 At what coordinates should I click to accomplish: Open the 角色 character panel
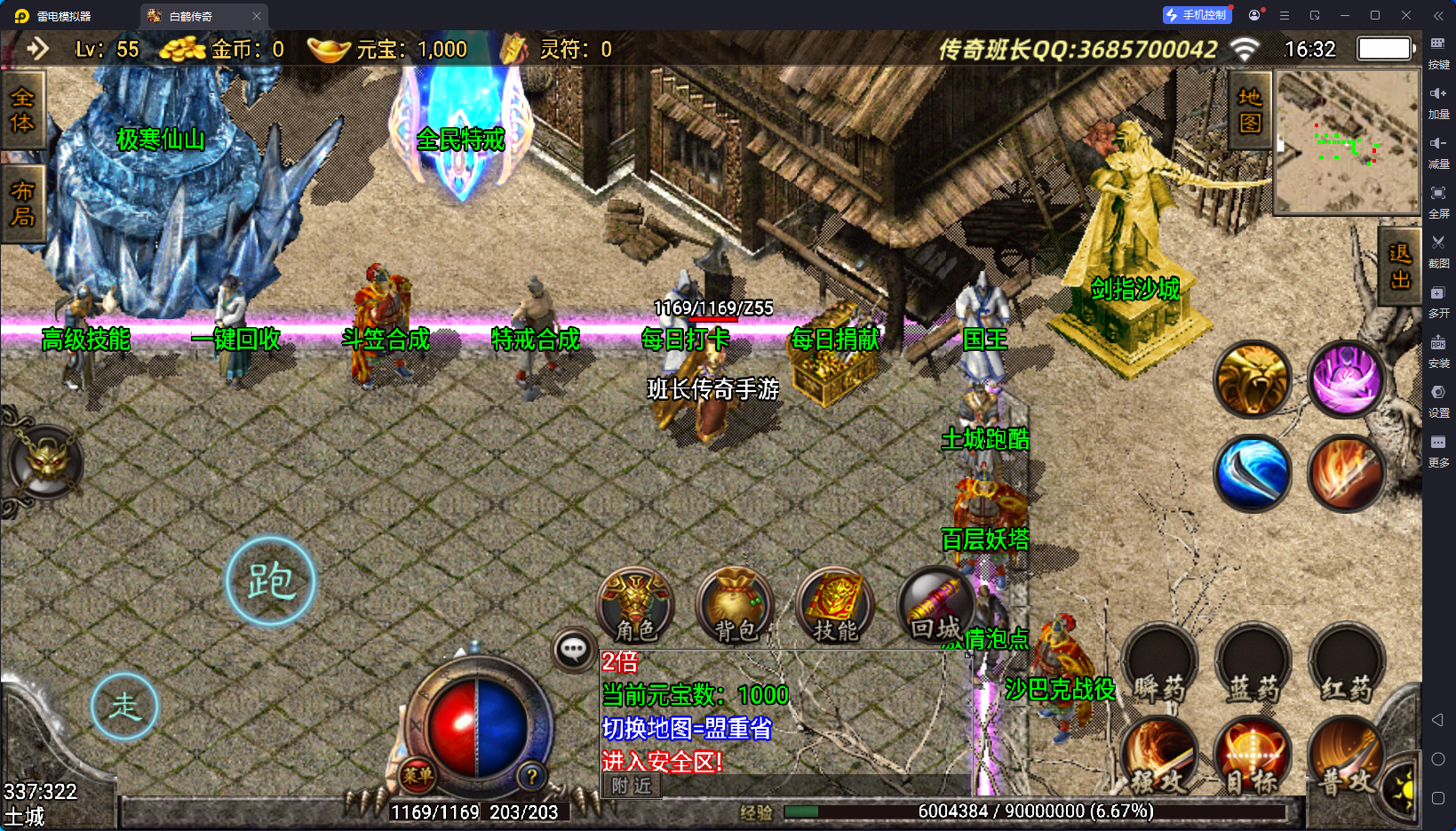click(x=636, y=605)
